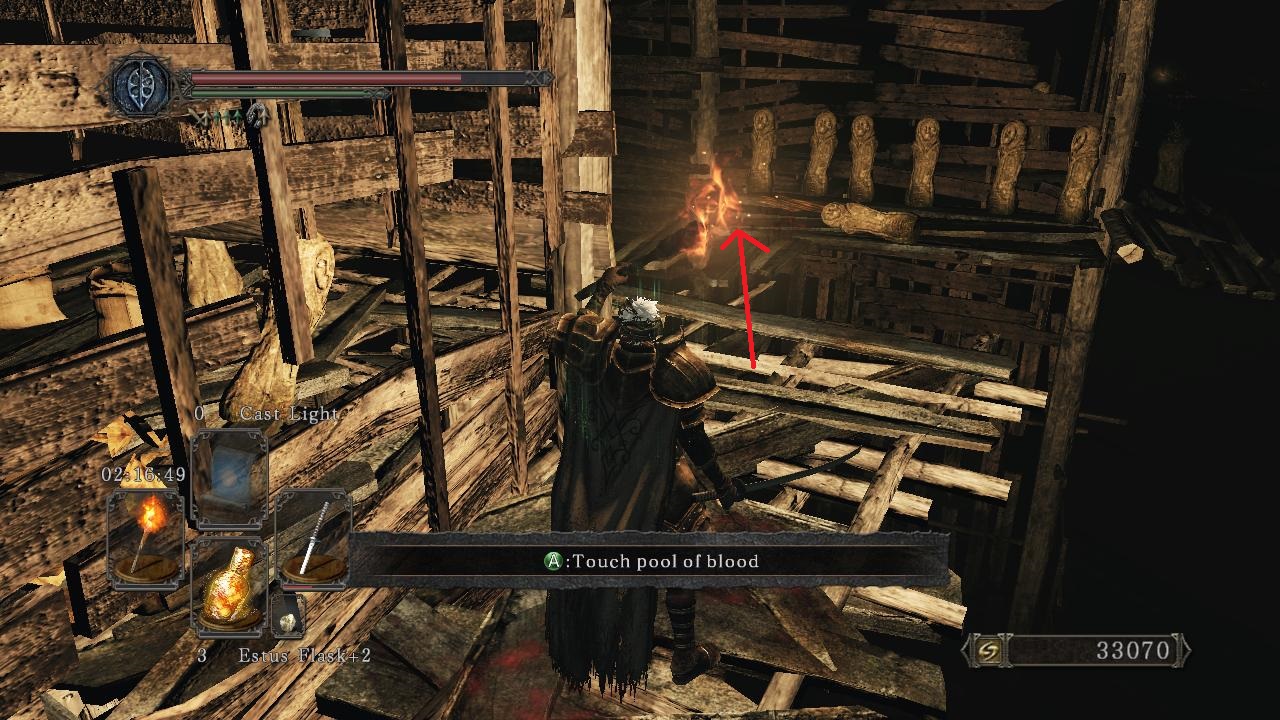This screenshot has height=720, width=1280.
Task: Click the green stamina bar
Action: [x=280, y=94]
